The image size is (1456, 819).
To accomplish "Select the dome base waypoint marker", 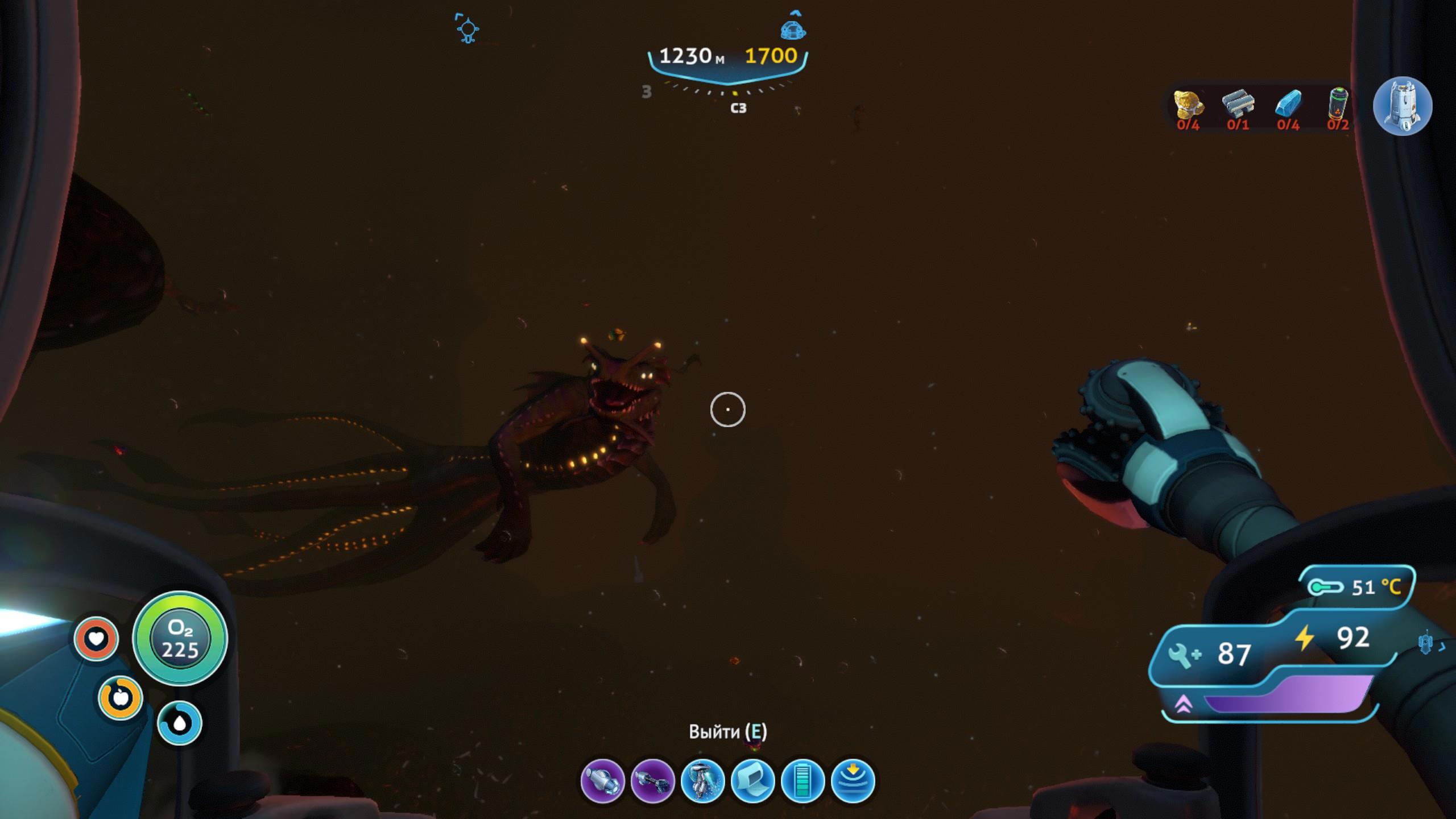I will click(793, 28).
